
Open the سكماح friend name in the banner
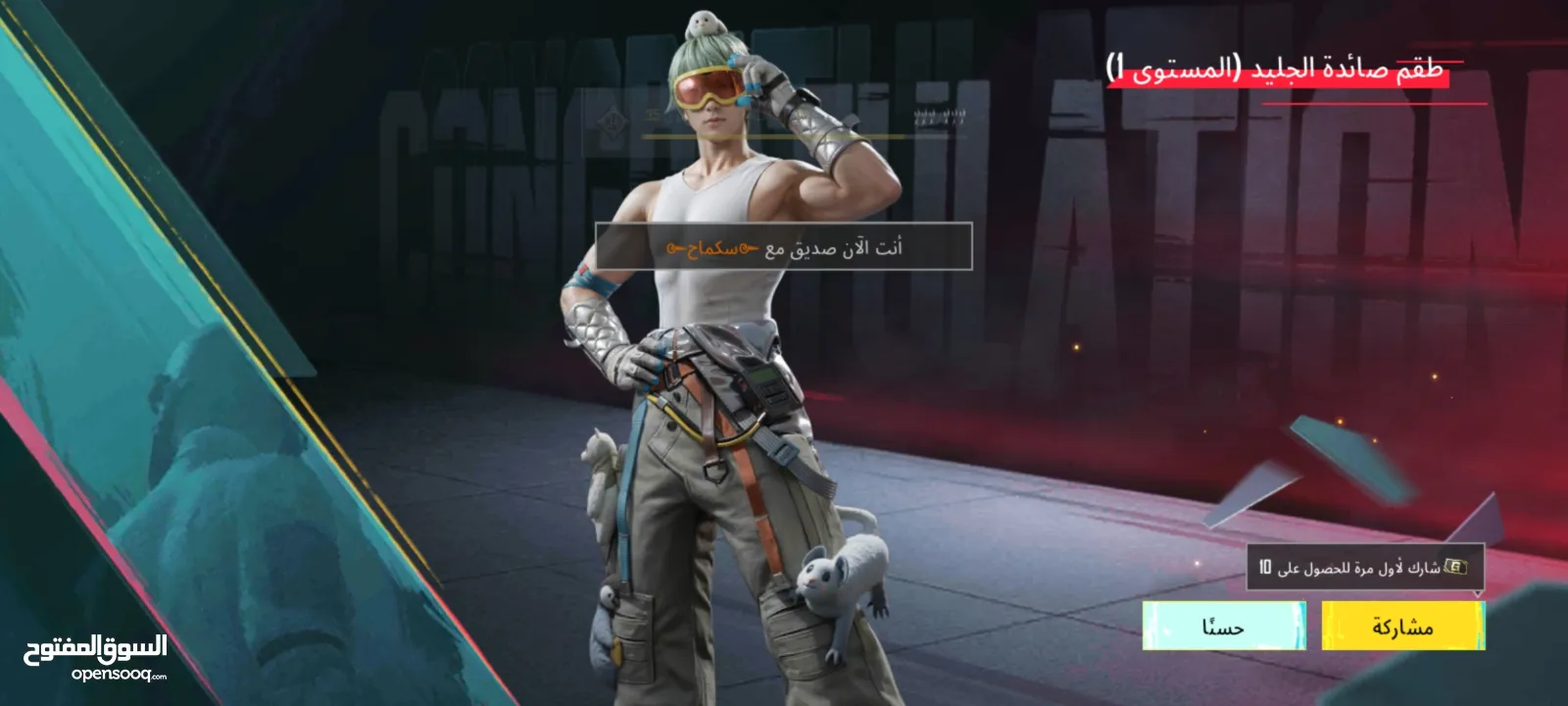click(x=710, y=247)
